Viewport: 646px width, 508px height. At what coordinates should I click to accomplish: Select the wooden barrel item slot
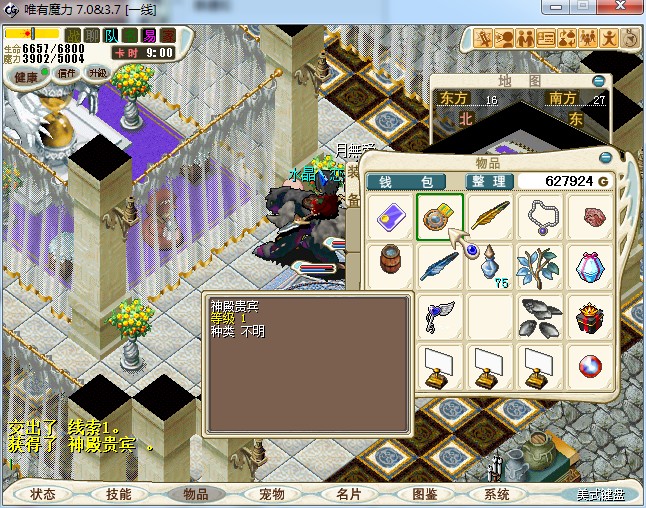coord(388,266)
